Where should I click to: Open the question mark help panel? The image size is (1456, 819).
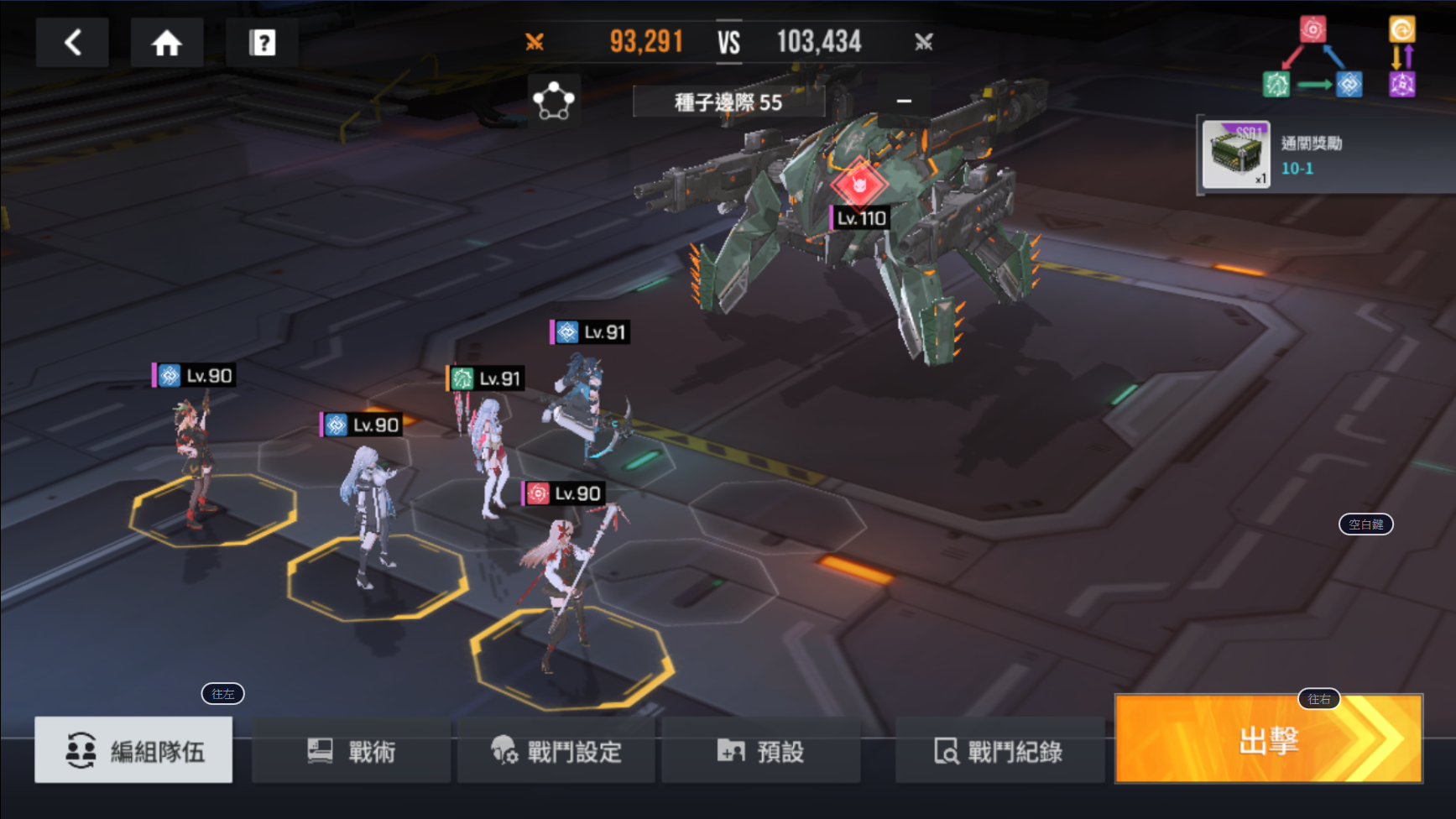262,43
